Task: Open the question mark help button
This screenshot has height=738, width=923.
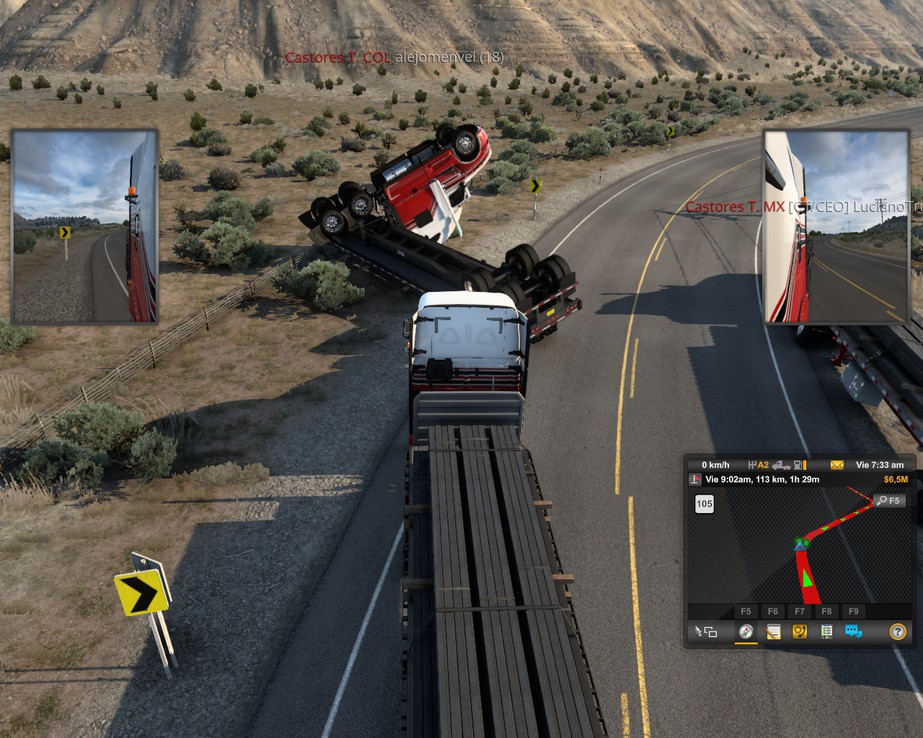Action: (897, 631)
